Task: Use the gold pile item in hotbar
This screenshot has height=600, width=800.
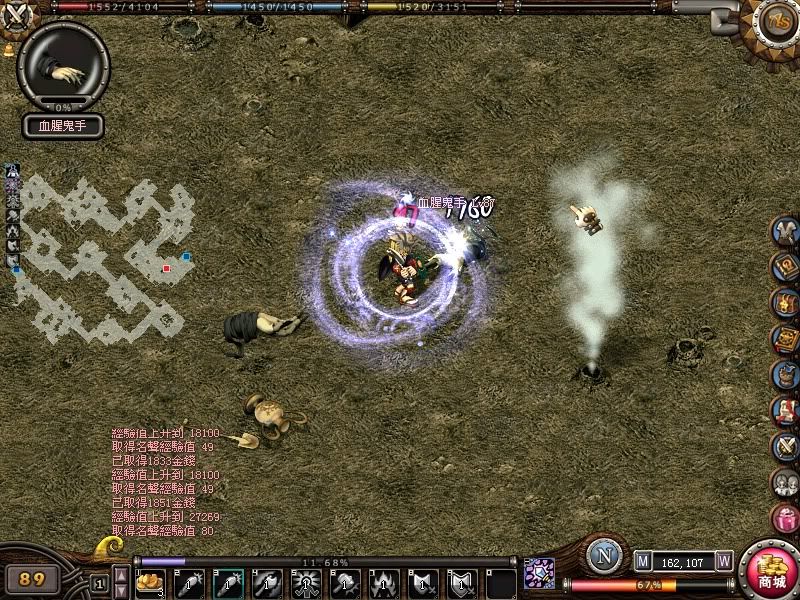Action: [149, 582]
